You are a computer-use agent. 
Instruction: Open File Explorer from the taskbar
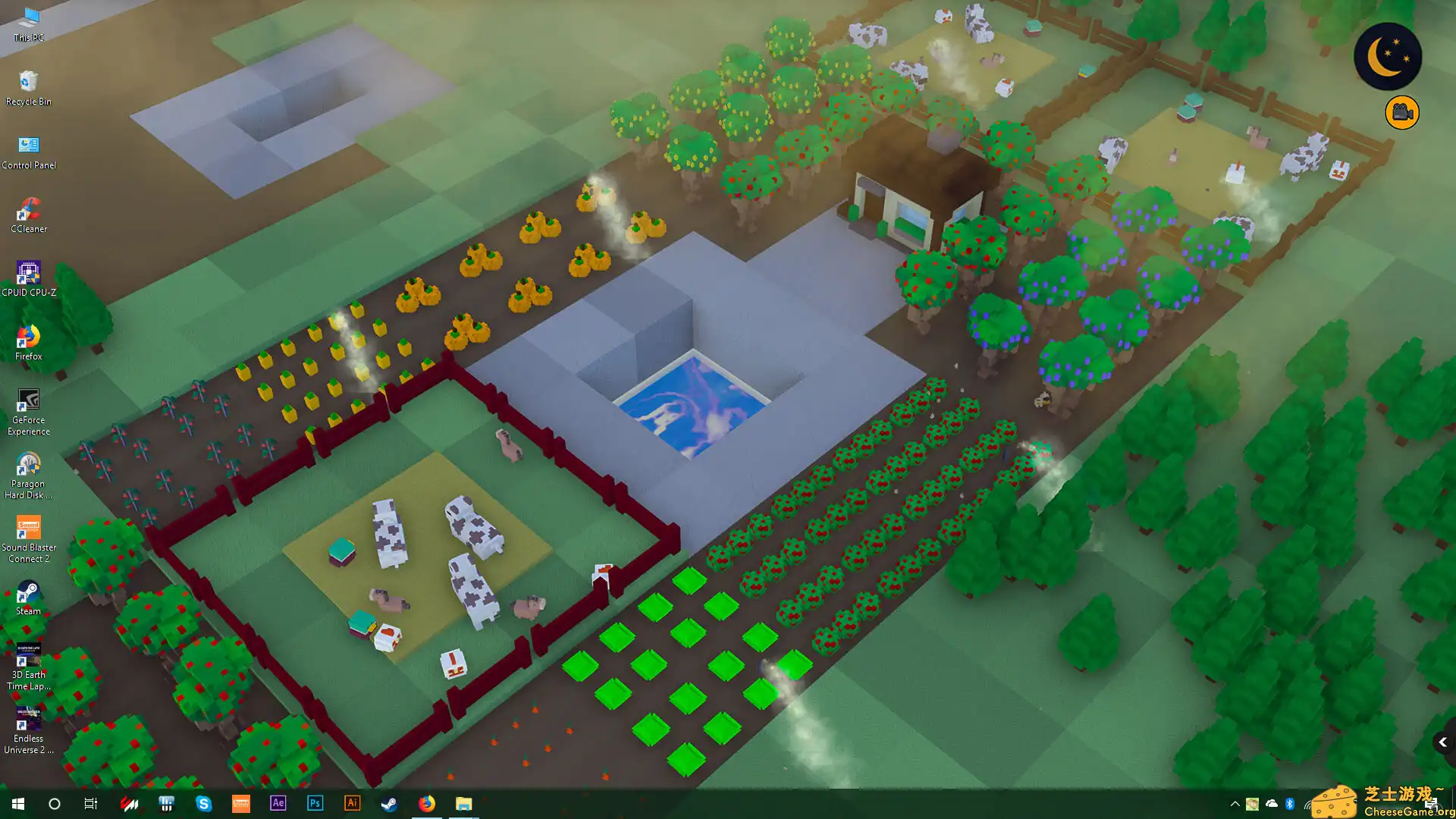coord(464,803)
